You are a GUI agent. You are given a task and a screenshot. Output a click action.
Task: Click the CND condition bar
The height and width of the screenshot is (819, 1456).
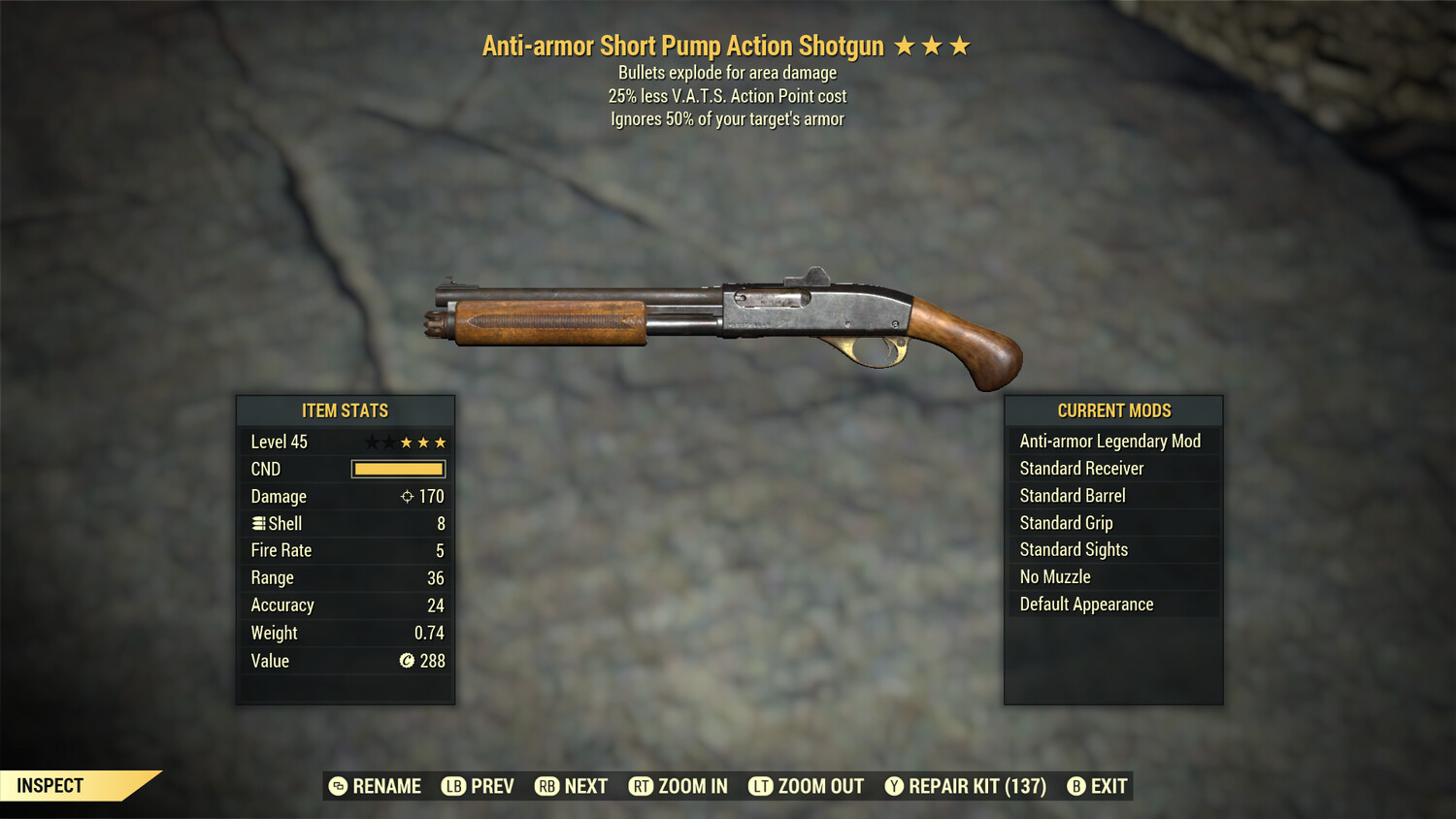pos(397,469)
